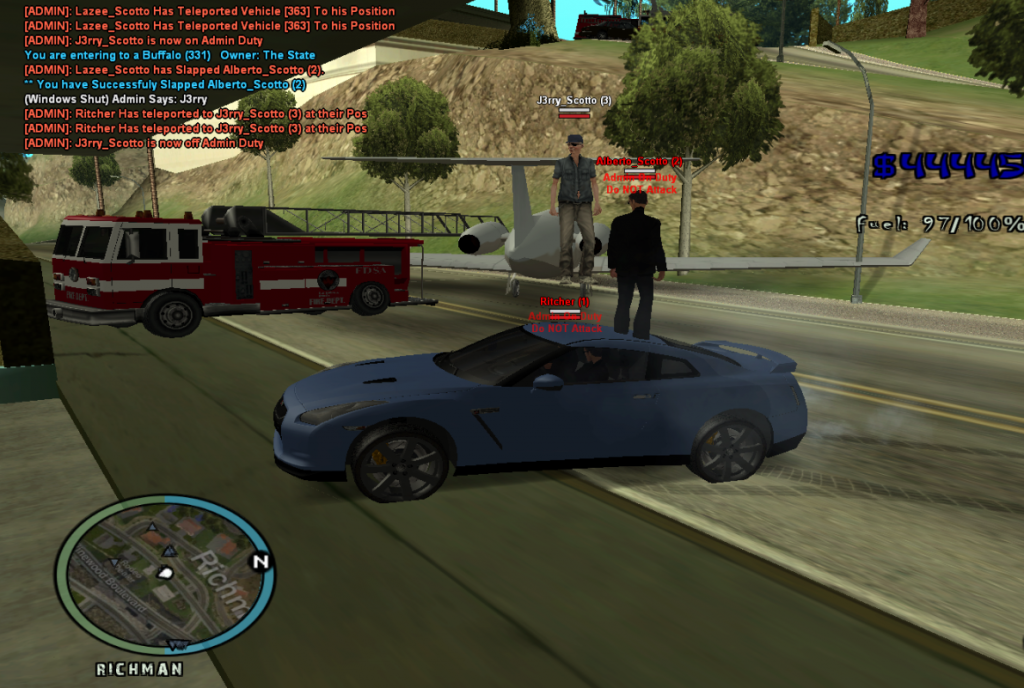The width and height of the screenshot is (1024, 688).
Task: Click the chat line about entering a Buffalo
Action: pyautogui.click(x=170, y=55)
